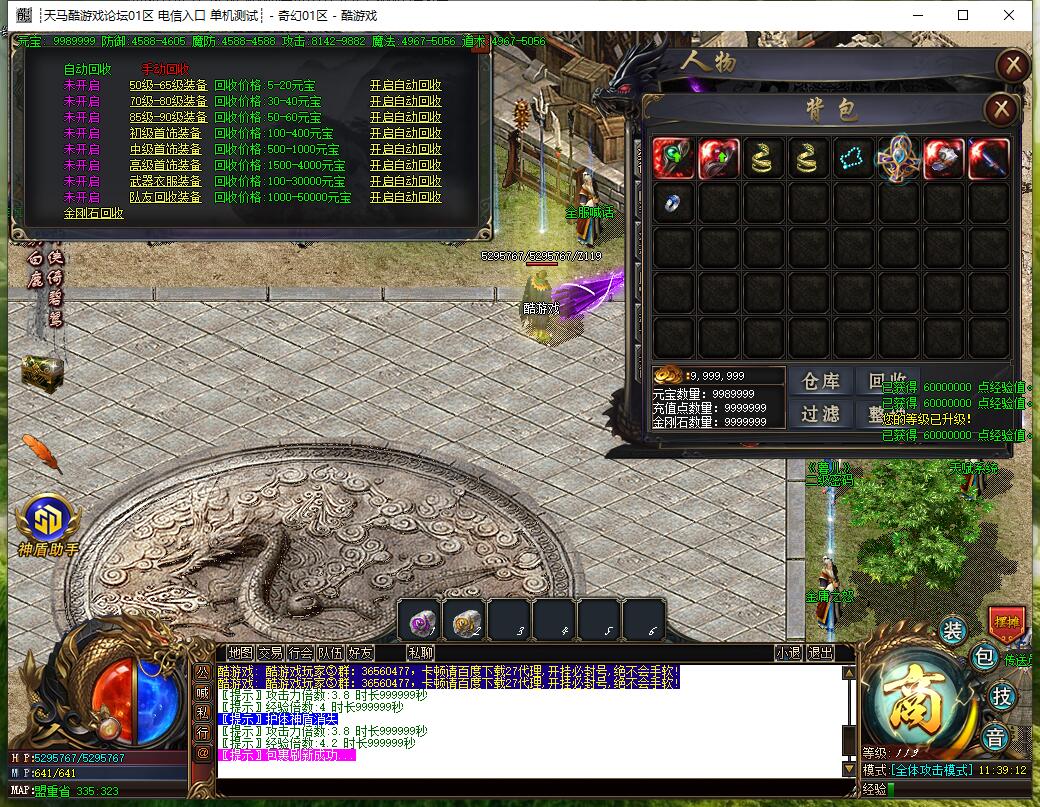Open the 技 skills round button

click(x=1001, y=696)
